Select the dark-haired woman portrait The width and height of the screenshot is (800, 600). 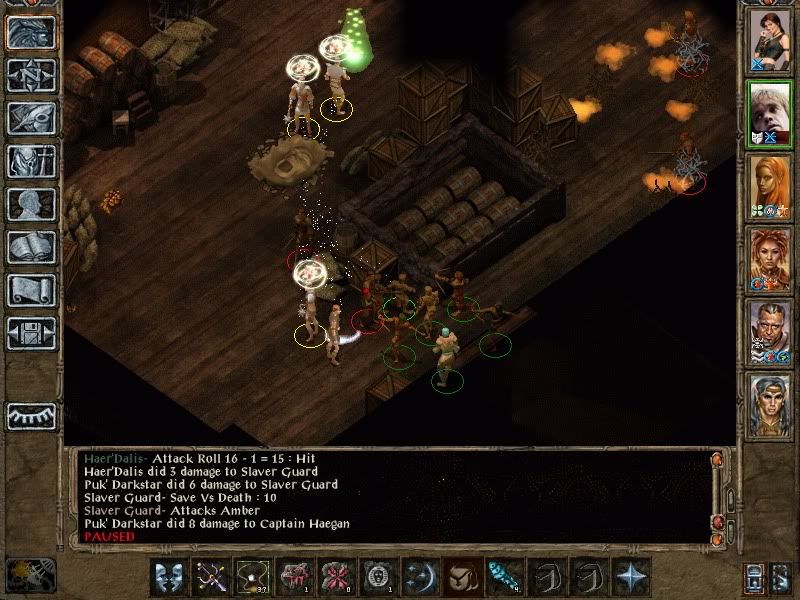769,40
